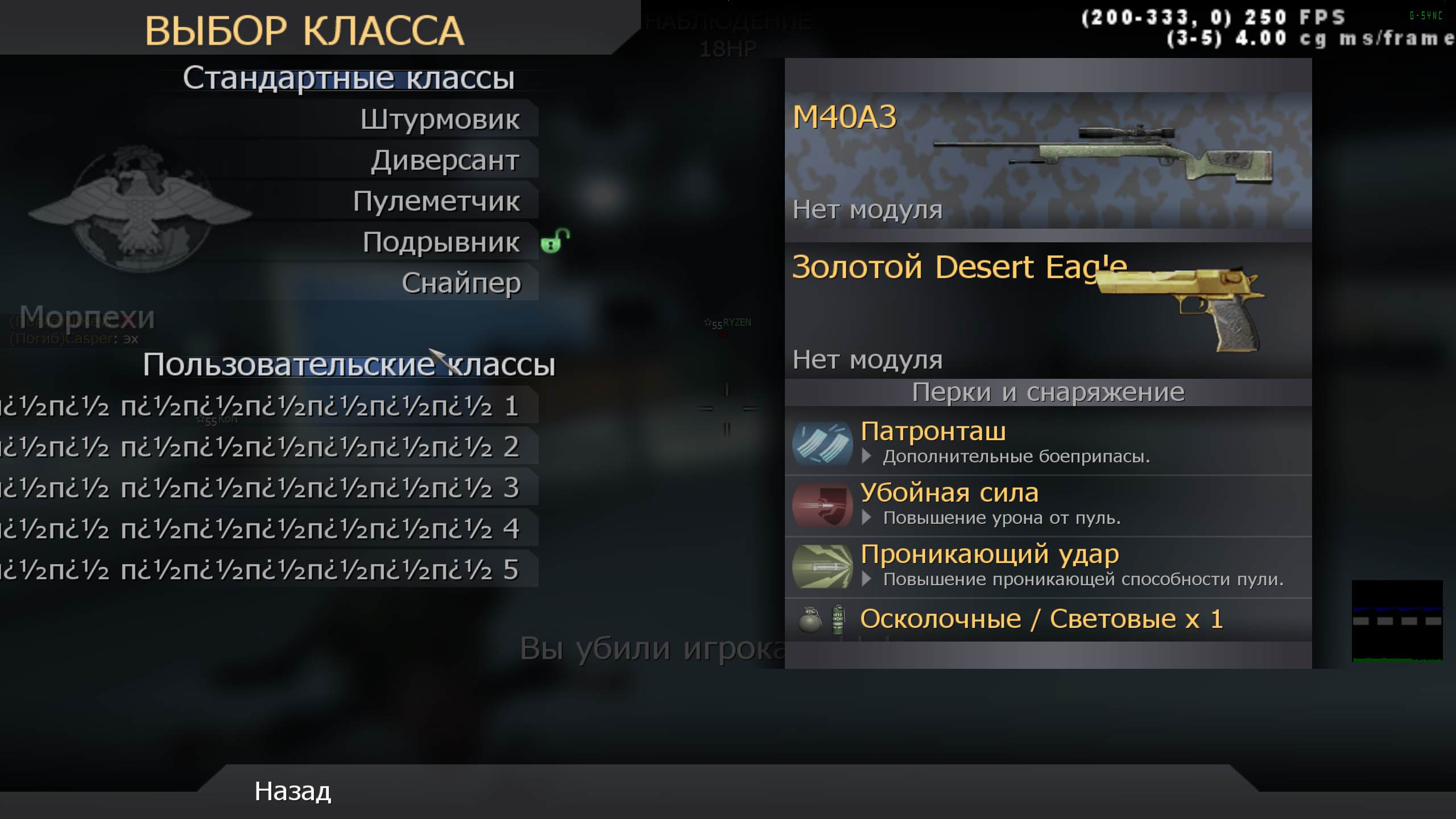Screen dimensions: 1456x819
Task: Select the Снайпер class
Action: click(x=461, y=283)
